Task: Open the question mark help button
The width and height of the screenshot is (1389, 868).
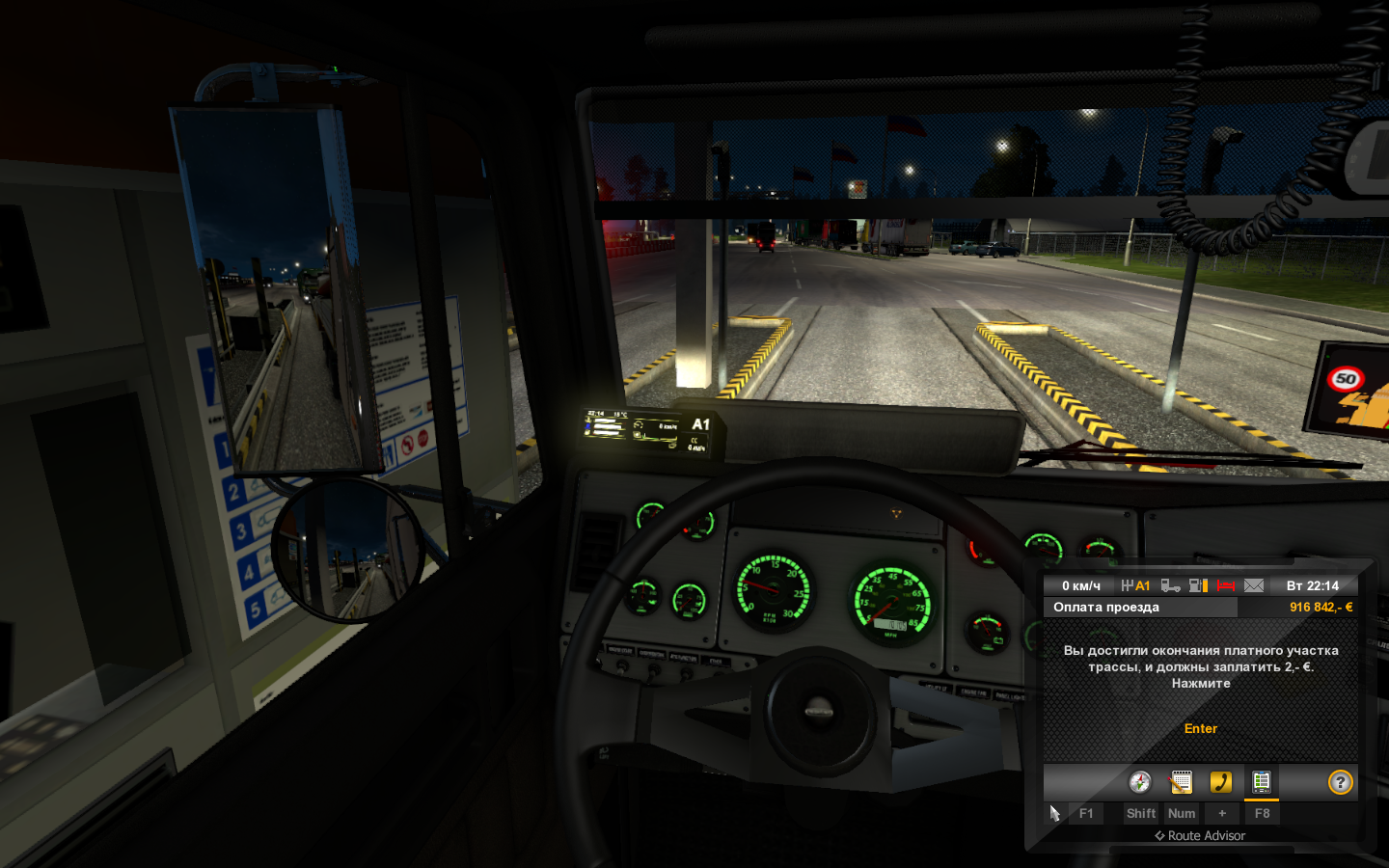Action: (1341, 782)
